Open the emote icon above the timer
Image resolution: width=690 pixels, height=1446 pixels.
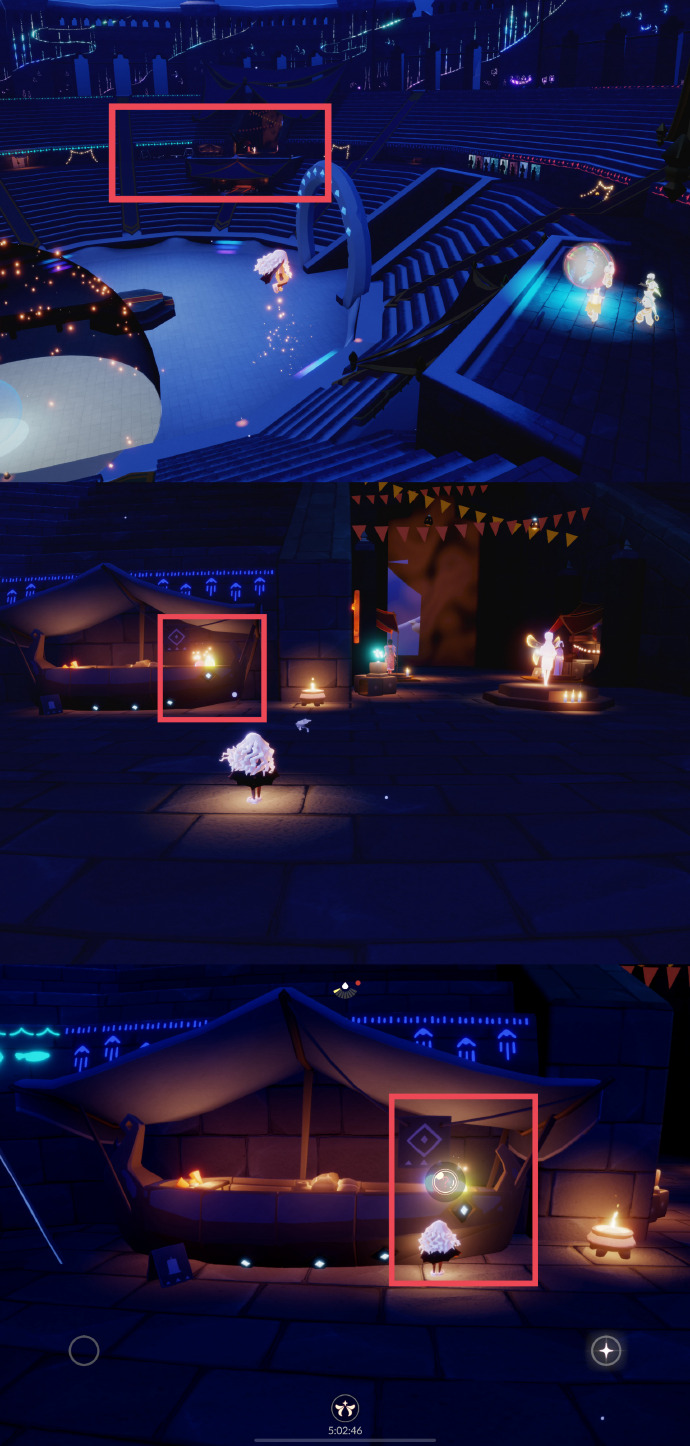coord(345,1408)
